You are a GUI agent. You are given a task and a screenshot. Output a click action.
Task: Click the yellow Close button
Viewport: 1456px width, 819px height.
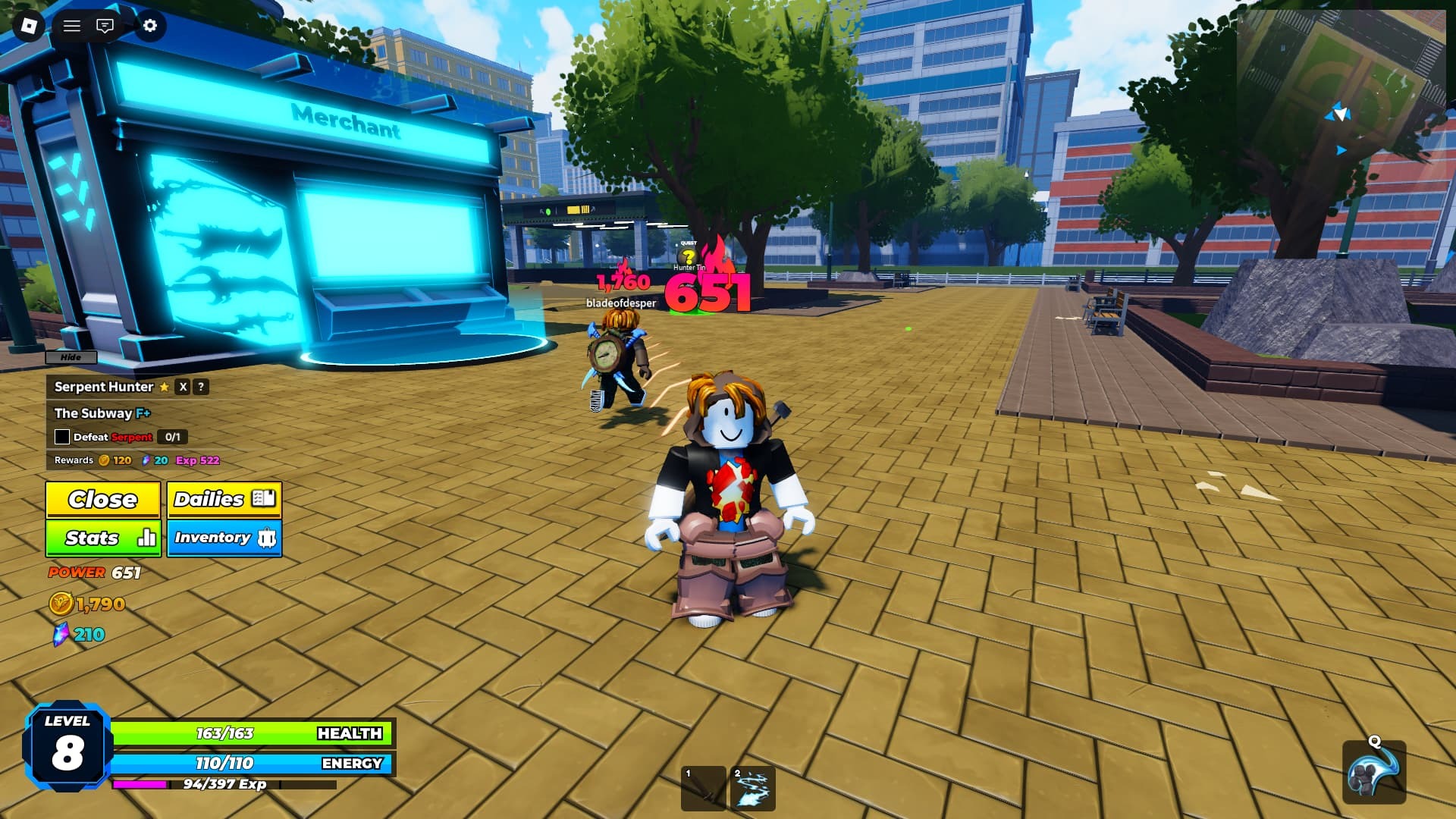click(x=102, y=500)
